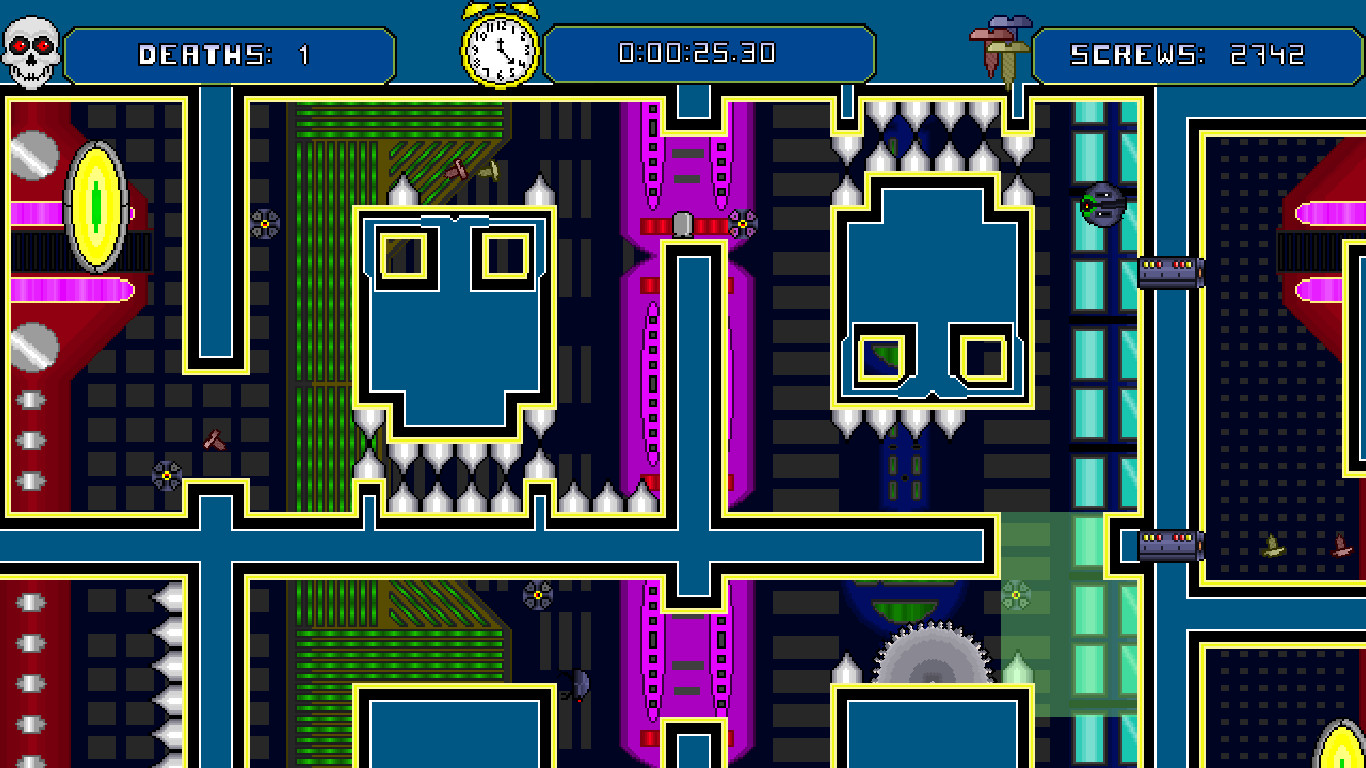This screenshot has height=768, width=1366.
Task: Click the dark bat enemy in the bottom corridor
Action: point(580,685)
